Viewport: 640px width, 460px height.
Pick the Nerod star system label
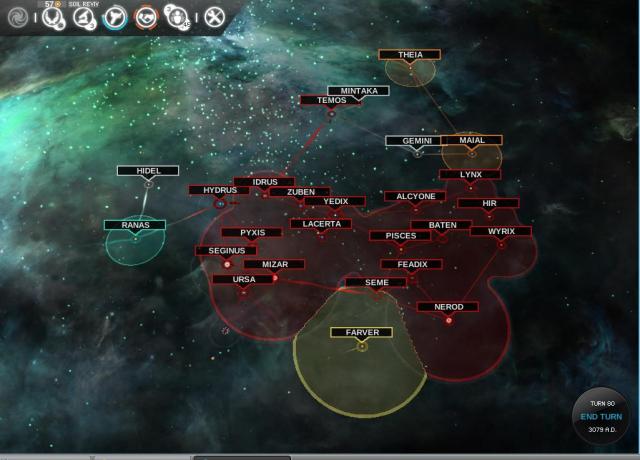coord(447,307)
